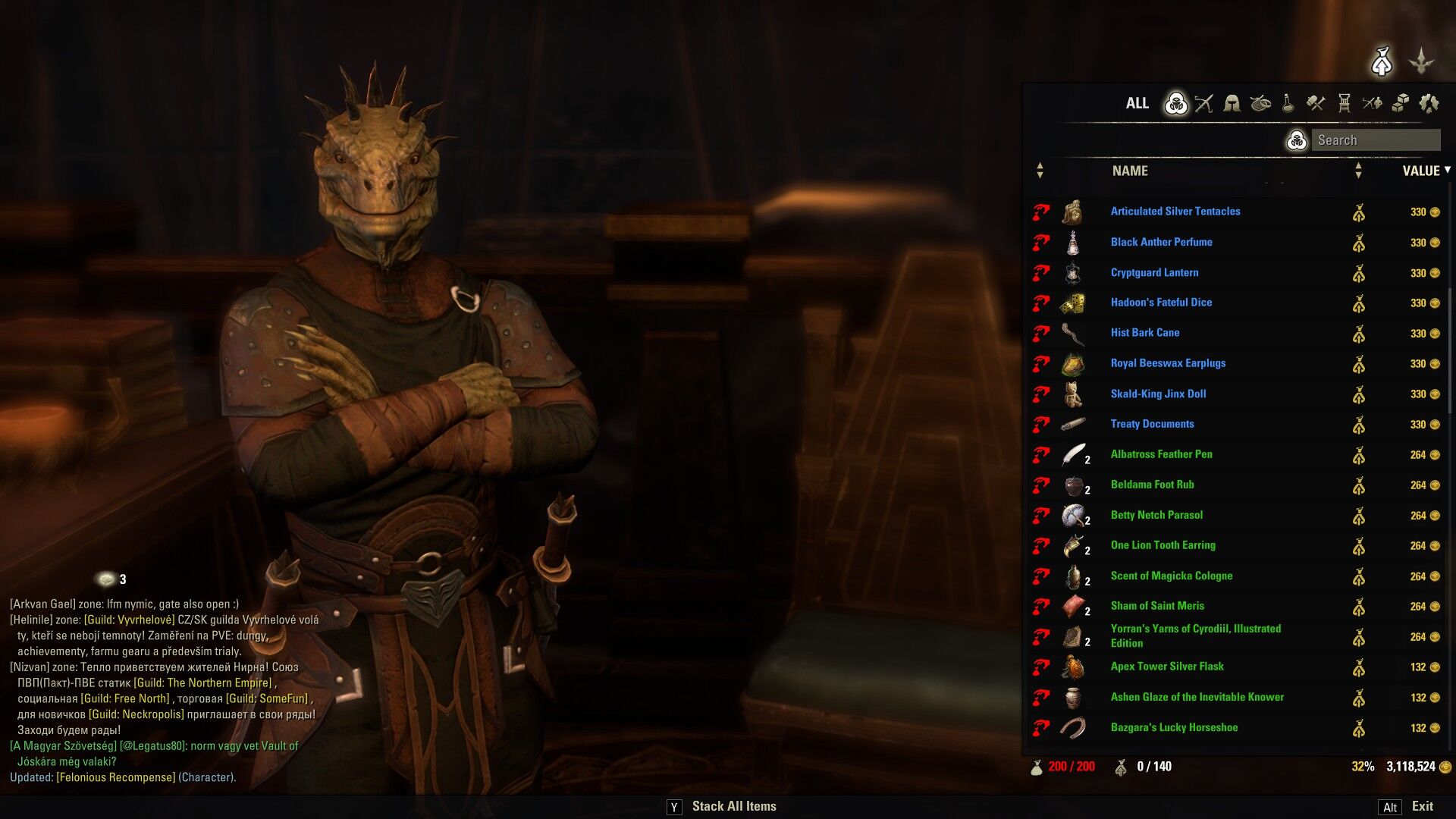Sort the list by NAME header

click(1130, 171)
